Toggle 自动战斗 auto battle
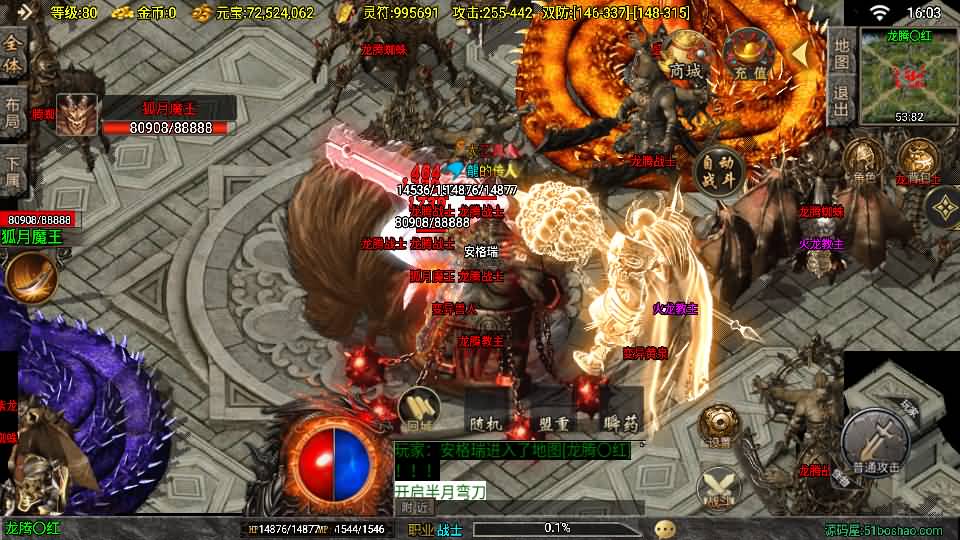The width and height of the screenshot is (960, 540). (718, 170)
